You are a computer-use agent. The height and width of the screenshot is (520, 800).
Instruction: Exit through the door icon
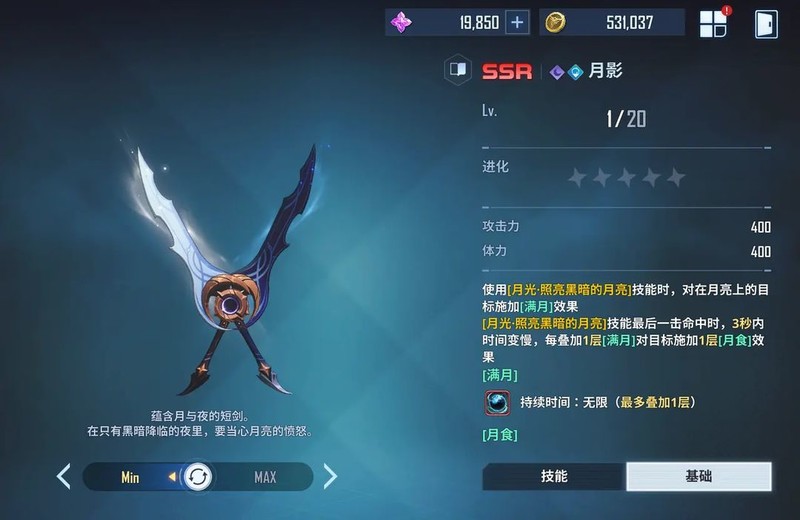[766, 24]
